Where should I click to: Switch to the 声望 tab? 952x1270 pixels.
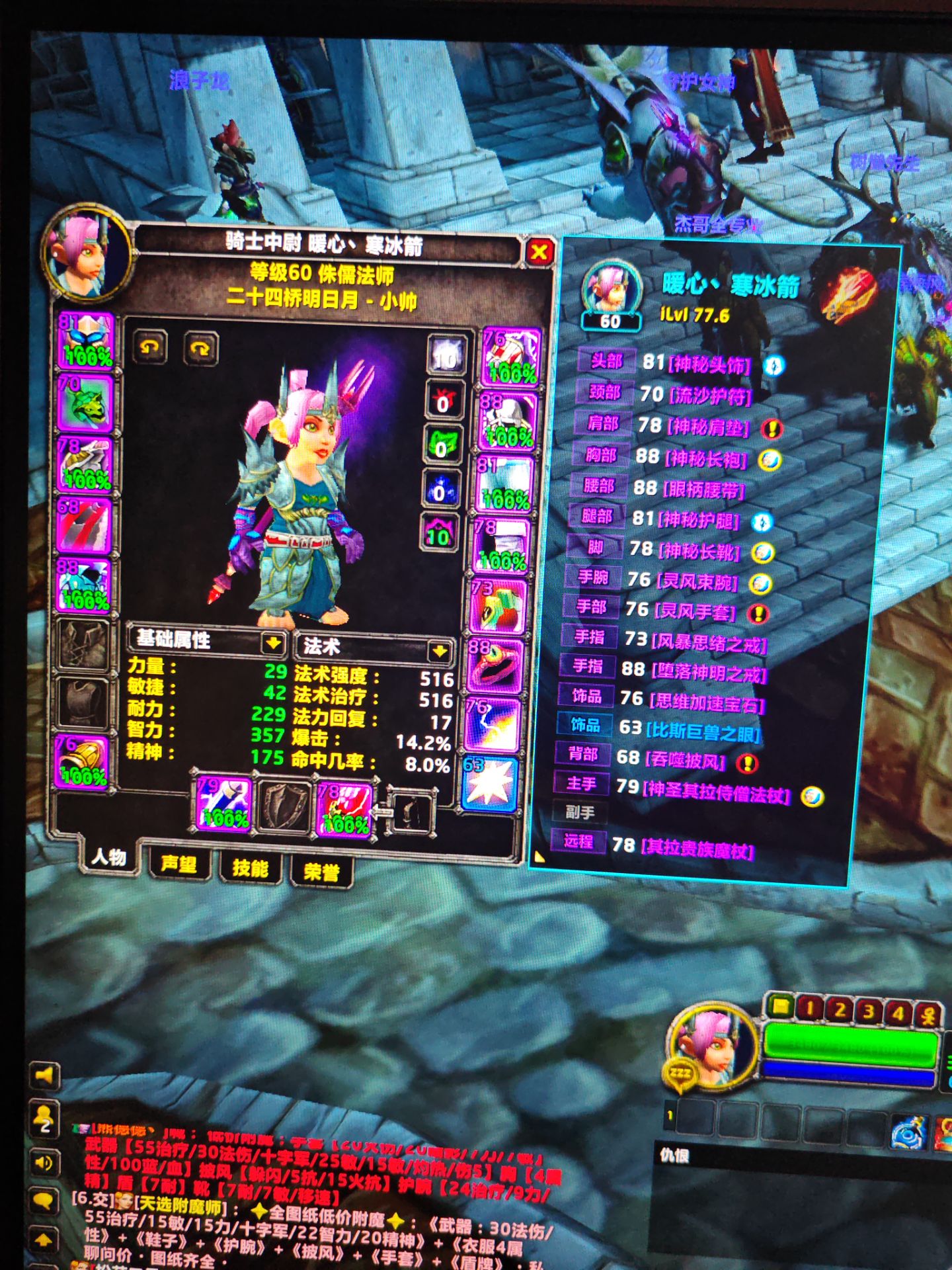click(178, 864)
